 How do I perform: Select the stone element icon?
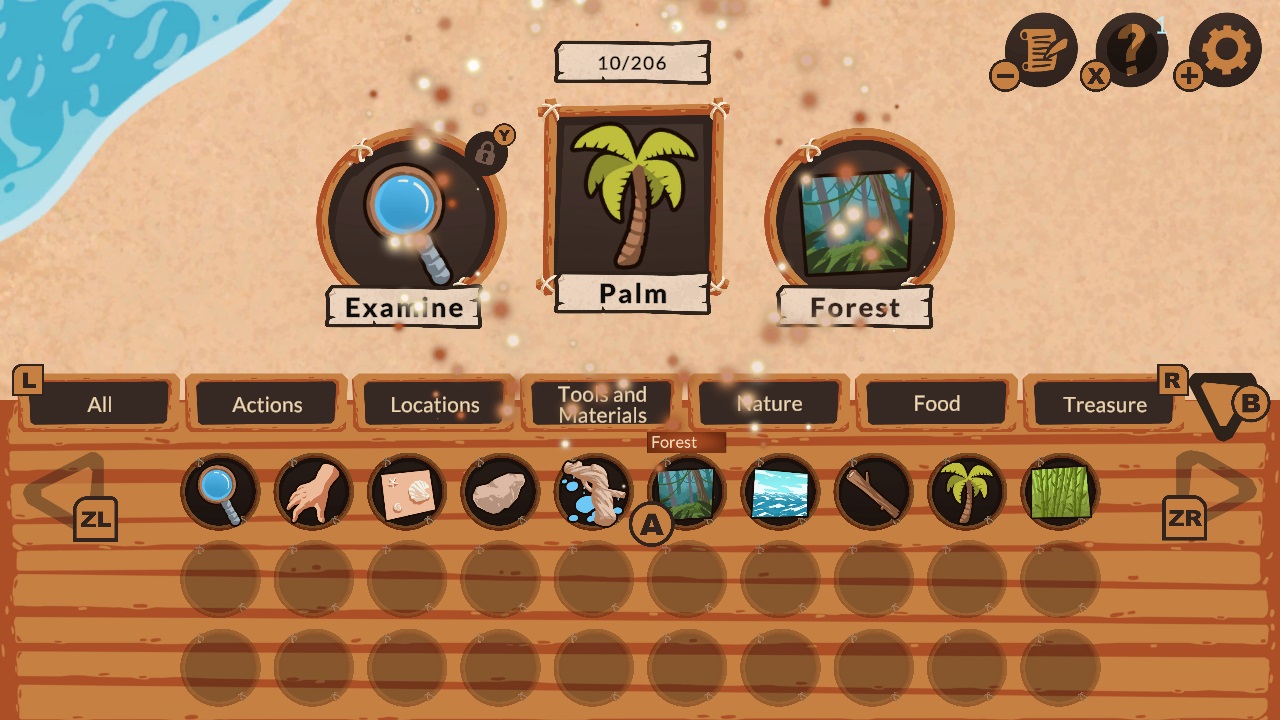499,490
